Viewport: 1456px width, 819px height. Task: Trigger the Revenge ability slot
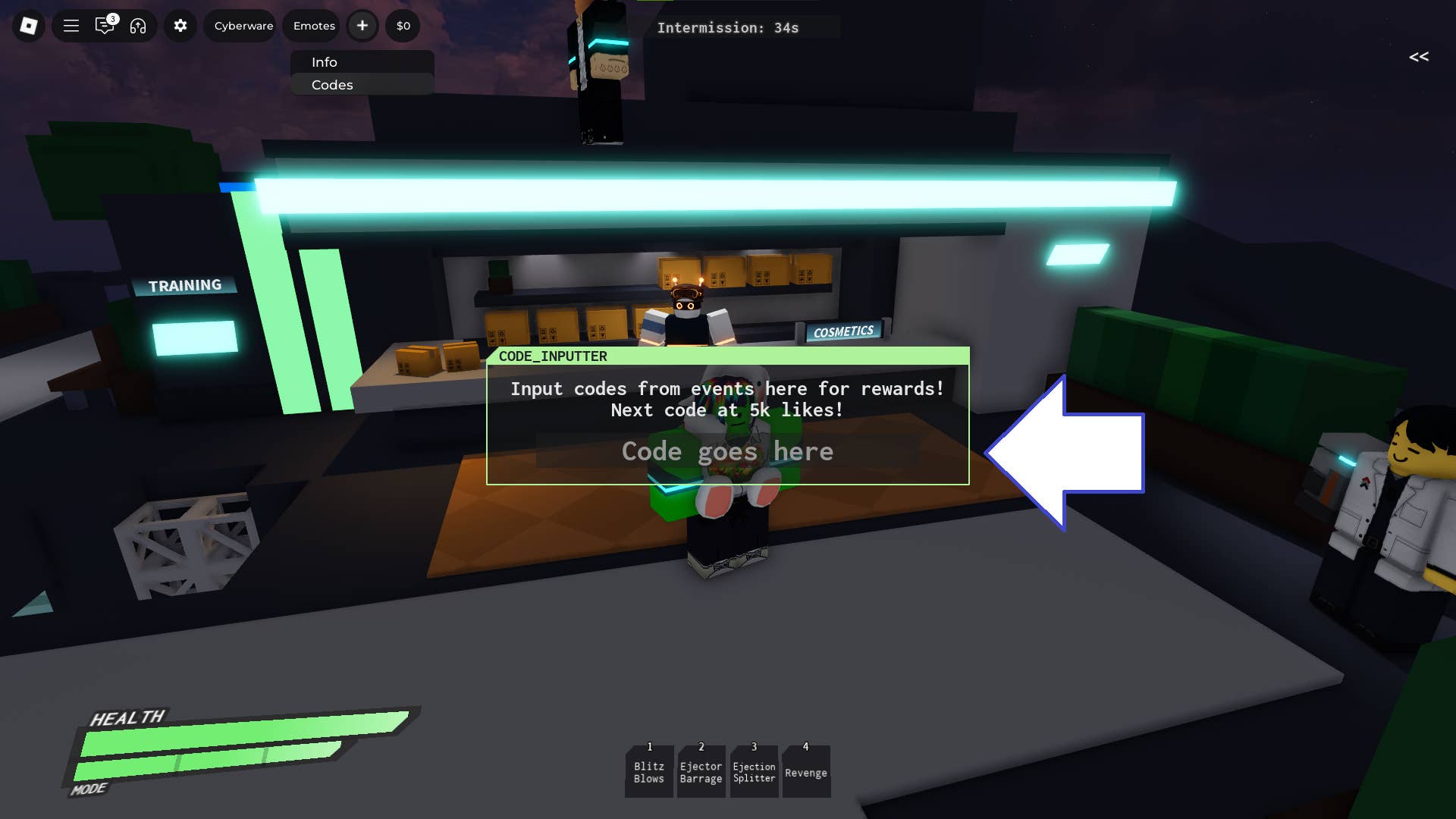[805, 771]
